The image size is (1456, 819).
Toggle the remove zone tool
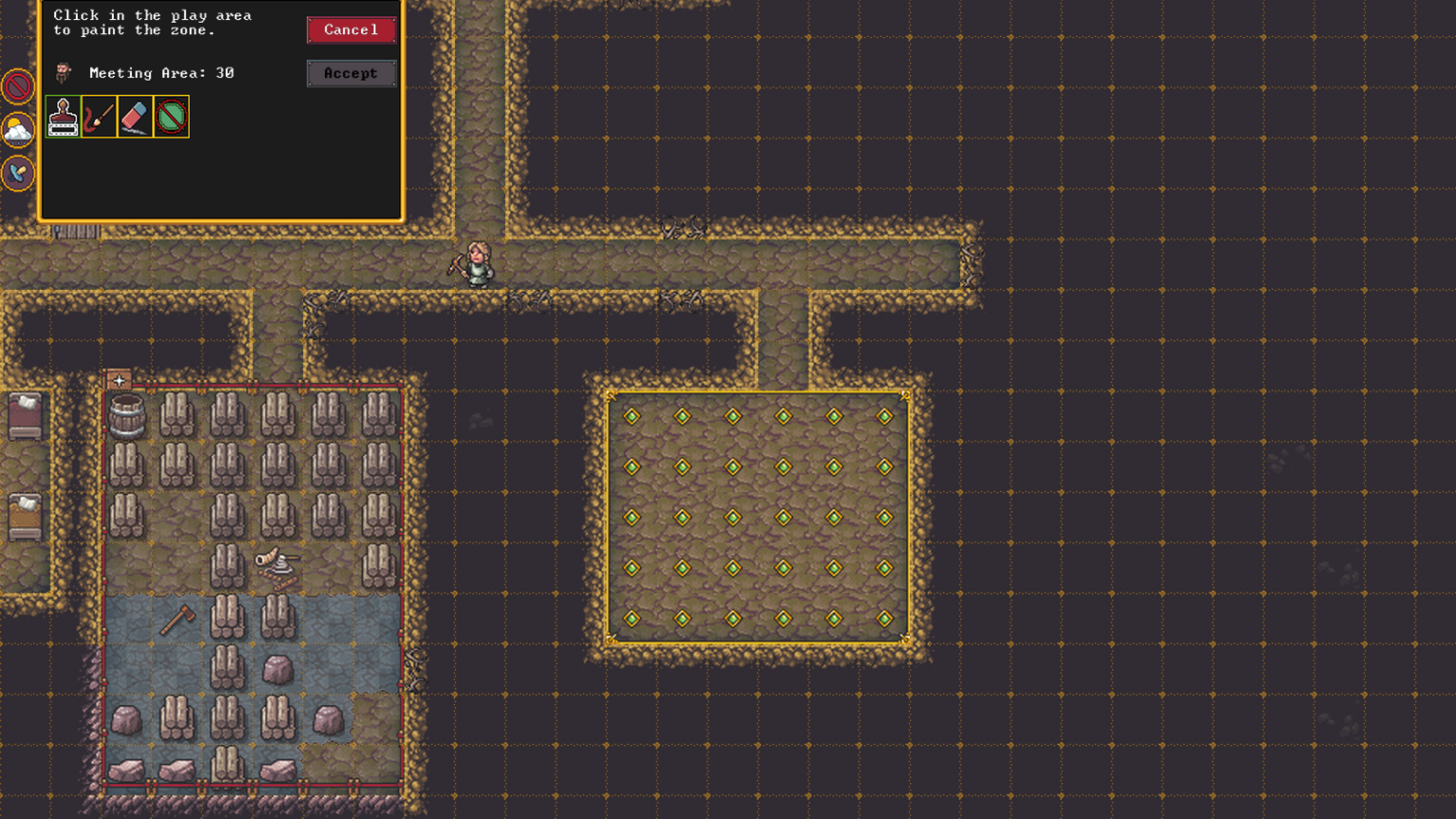point(171,116)
